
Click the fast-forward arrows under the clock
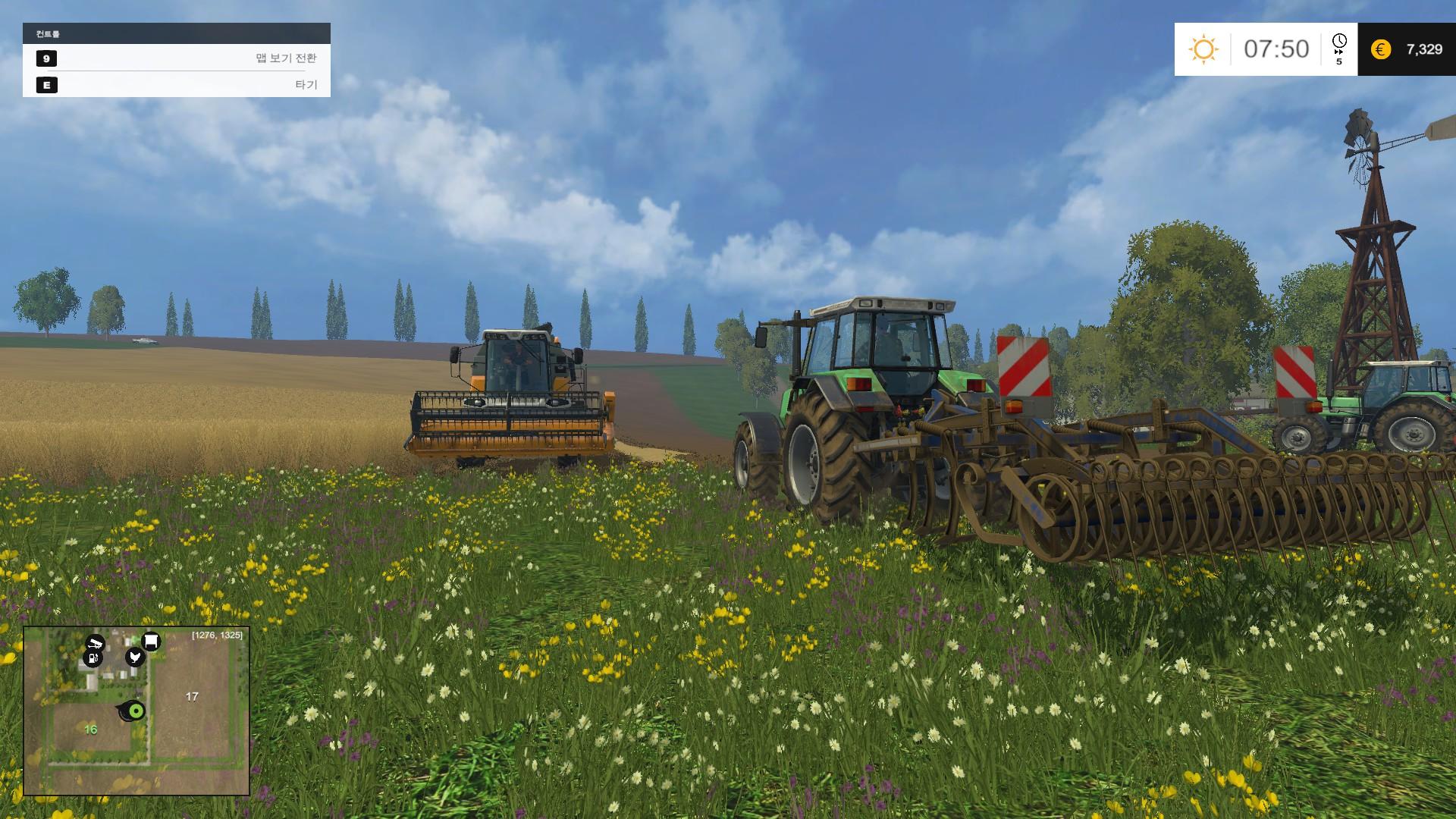pyautogui.click(x=1338, y=52)
